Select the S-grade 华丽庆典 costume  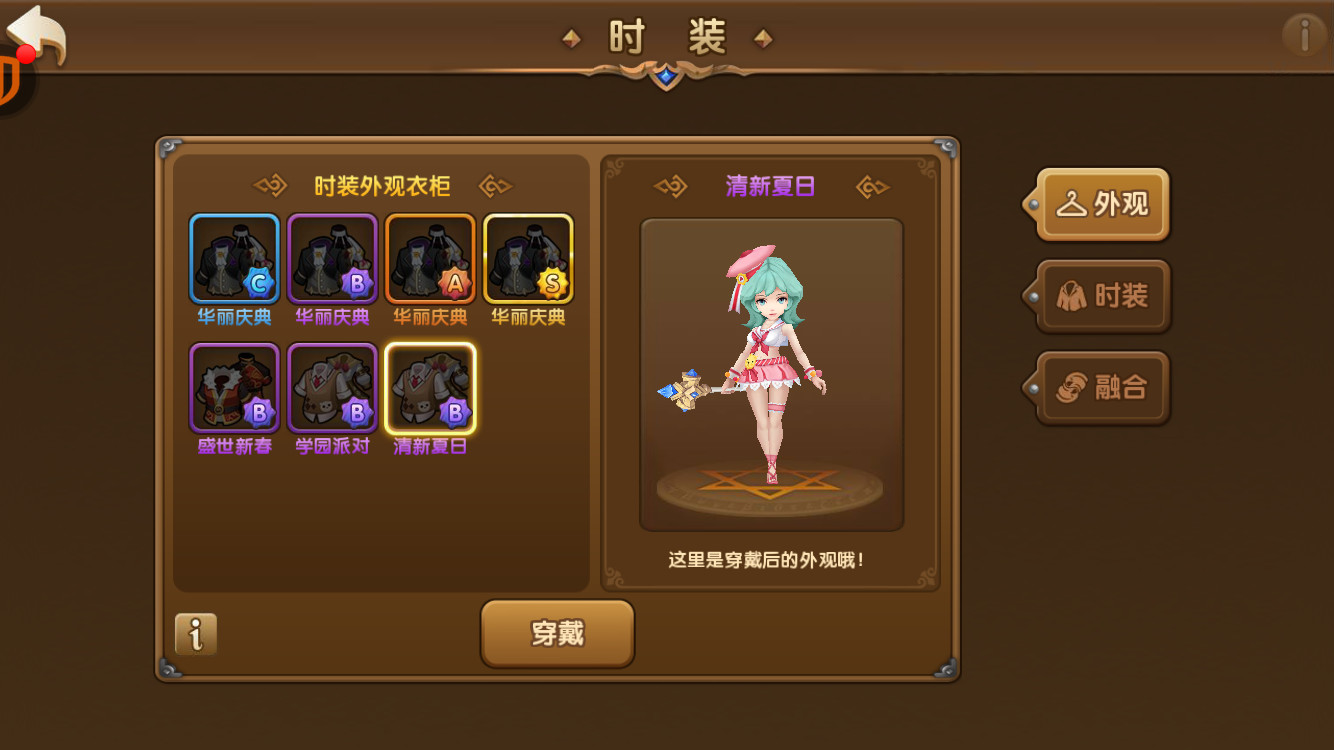click(x=528, y=255)
